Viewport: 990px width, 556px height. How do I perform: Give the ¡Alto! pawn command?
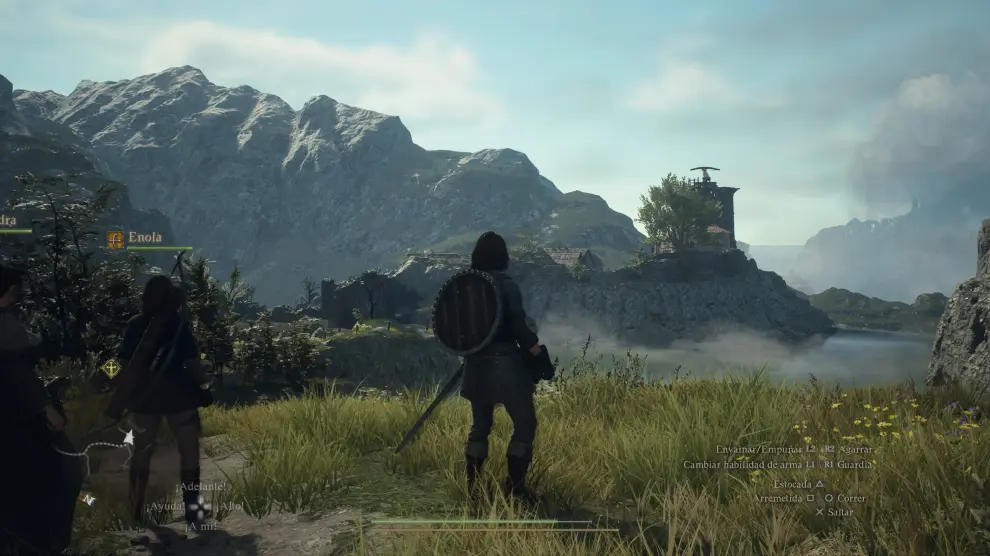pyautogui.click(x=229, y=507)
